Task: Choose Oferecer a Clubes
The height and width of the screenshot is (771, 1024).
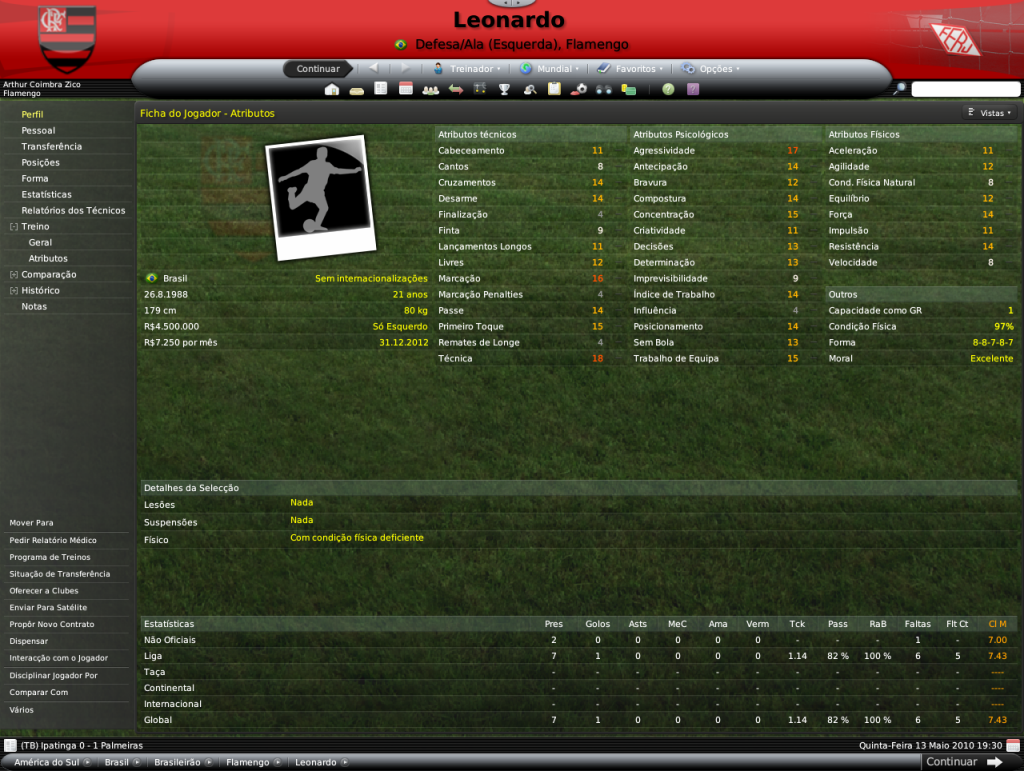Action: coord(44,590)
